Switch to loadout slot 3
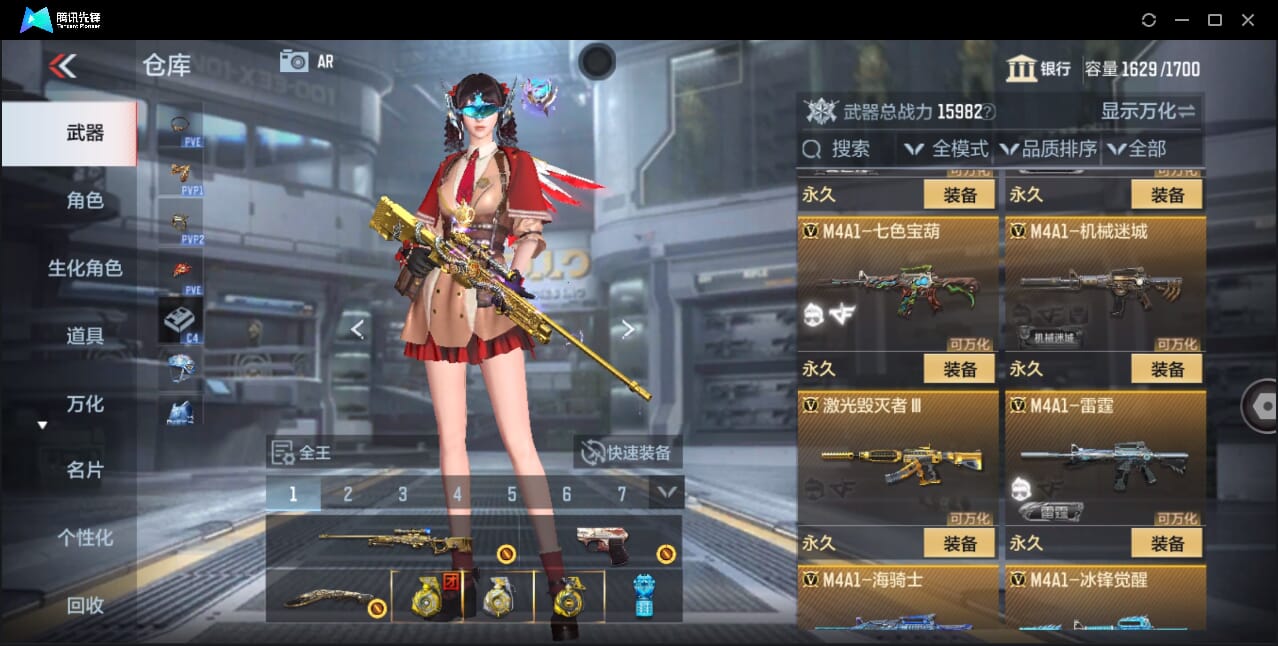 pyautogui.click(x=403, y=494)
